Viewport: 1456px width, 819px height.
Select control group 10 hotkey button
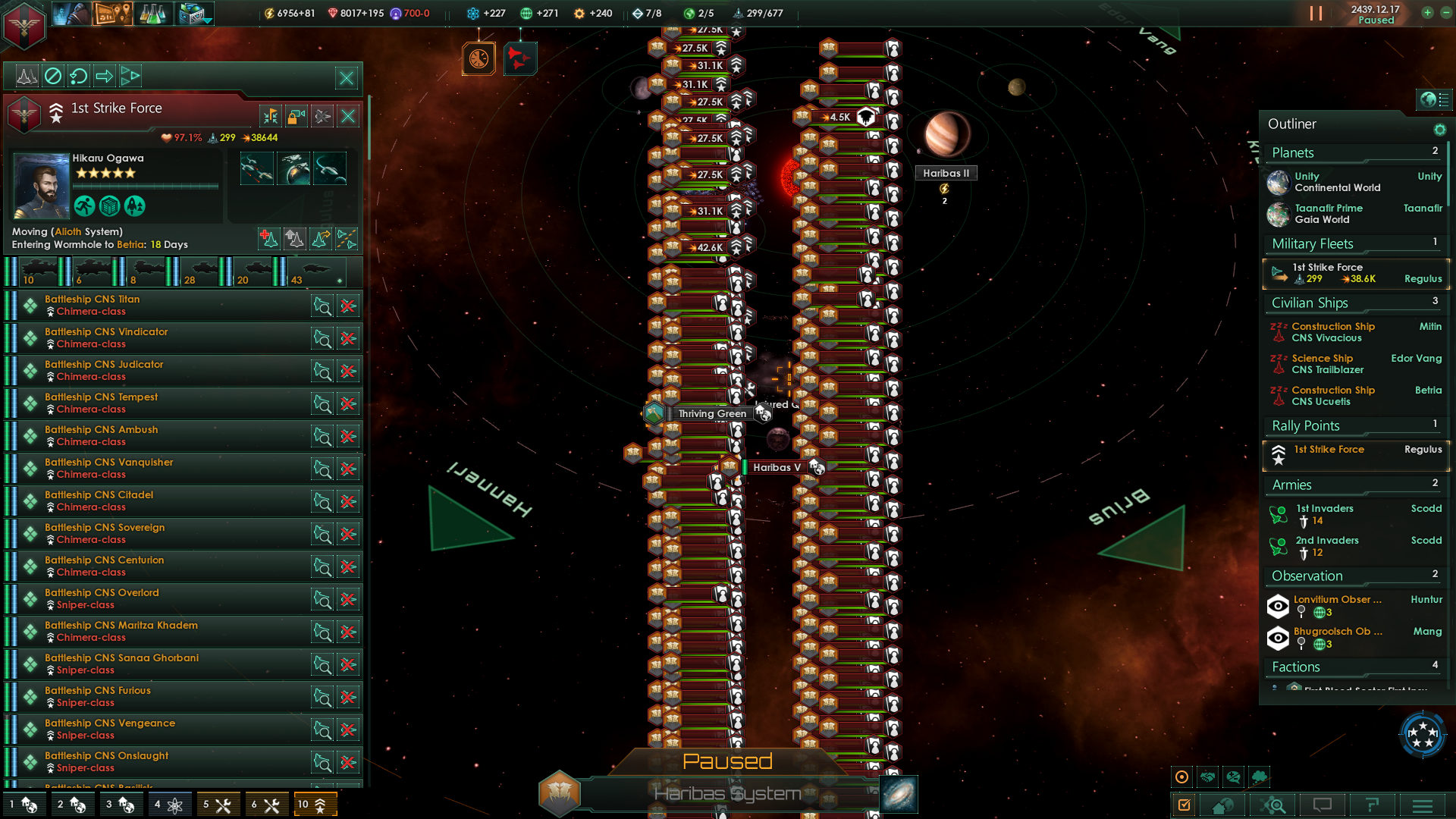312,805
